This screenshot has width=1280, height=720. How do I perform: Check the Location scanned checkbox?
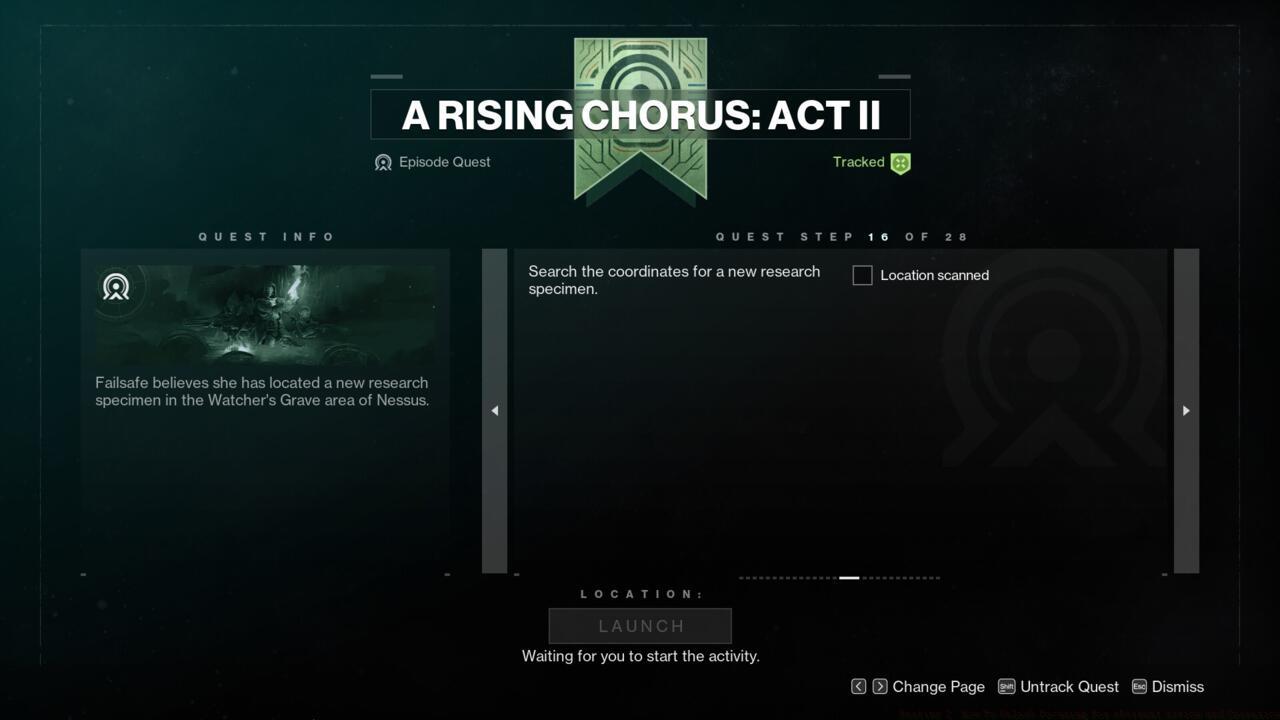862,275
